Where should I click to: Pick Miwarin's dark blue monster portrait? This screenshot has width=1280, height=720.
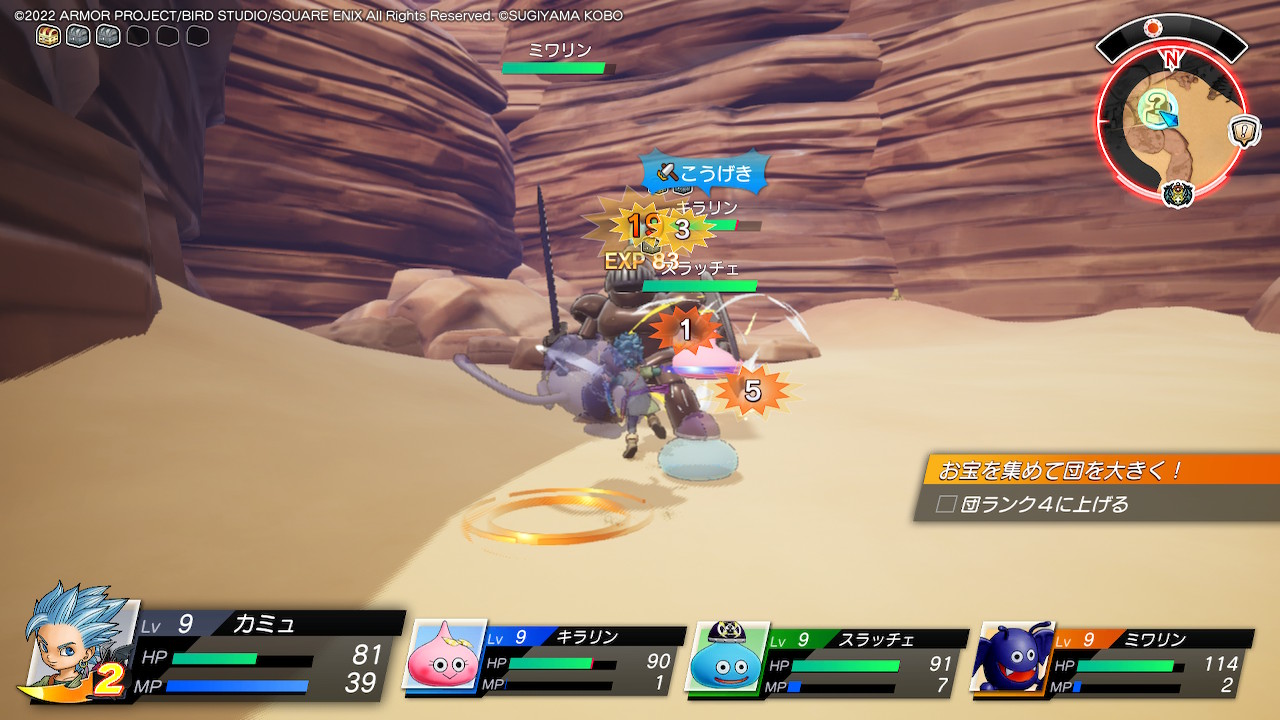(1011, 656)
